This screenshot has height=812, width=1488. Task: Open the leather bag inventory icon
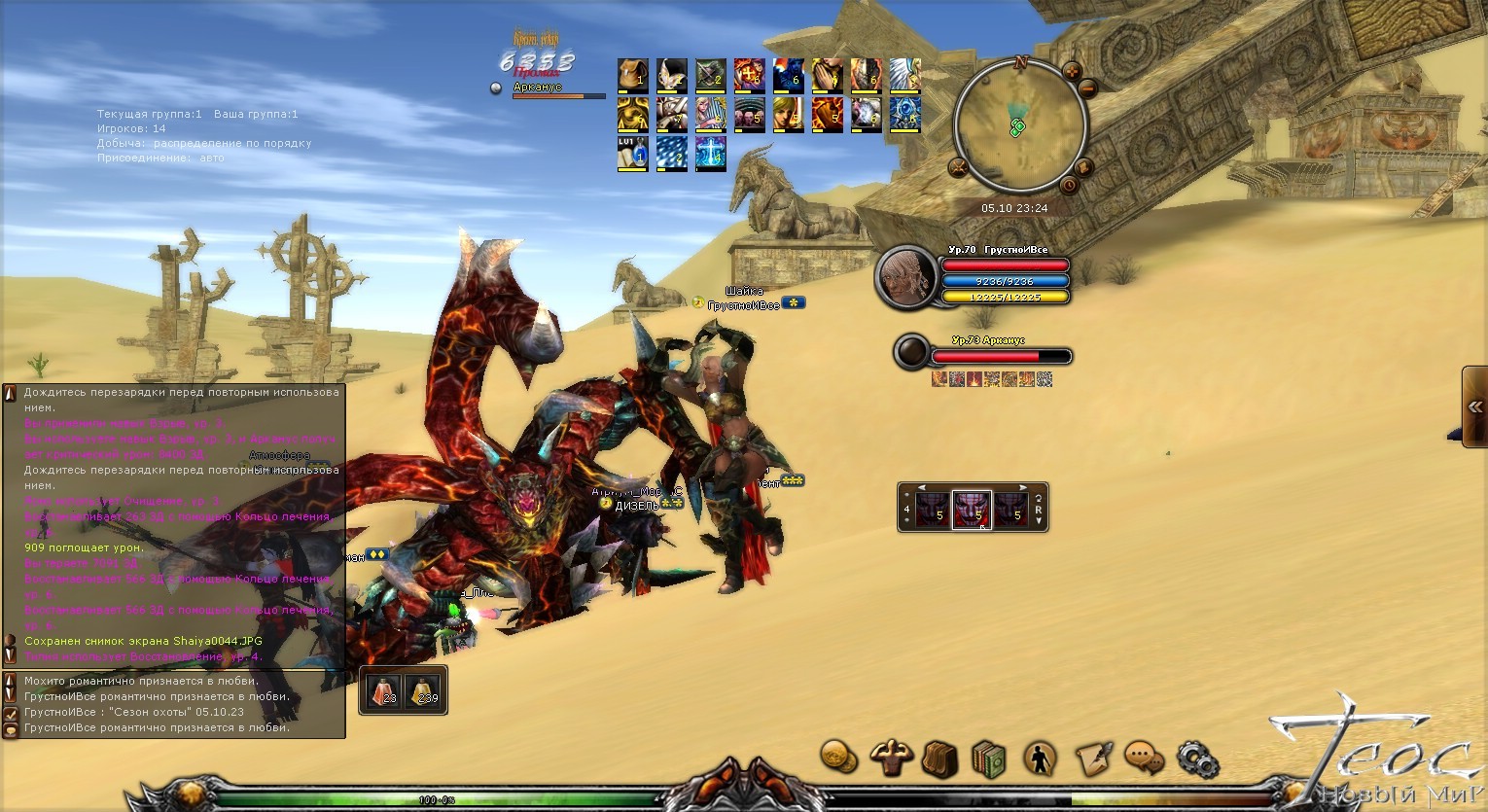tap(939, 758)
